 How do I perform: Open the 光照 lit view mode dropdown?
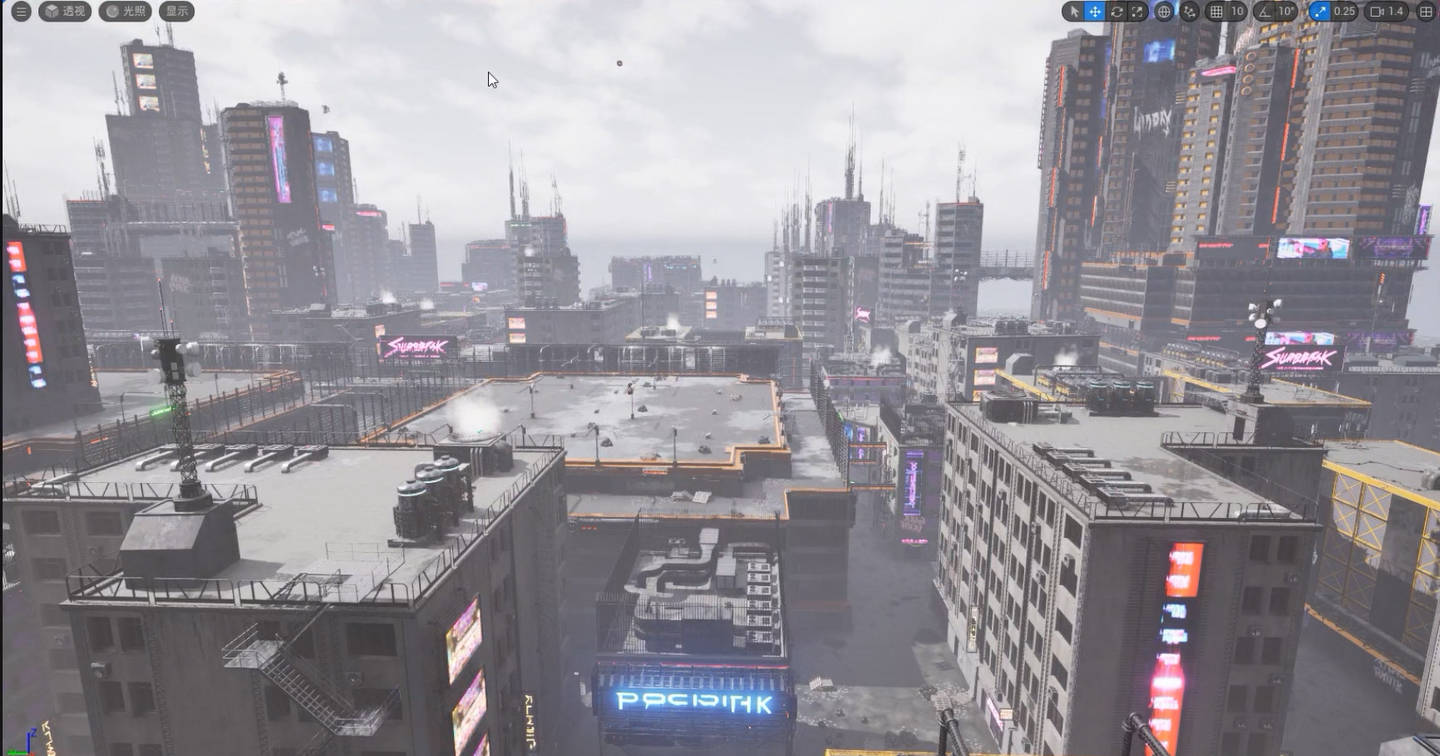pos(124,11)
